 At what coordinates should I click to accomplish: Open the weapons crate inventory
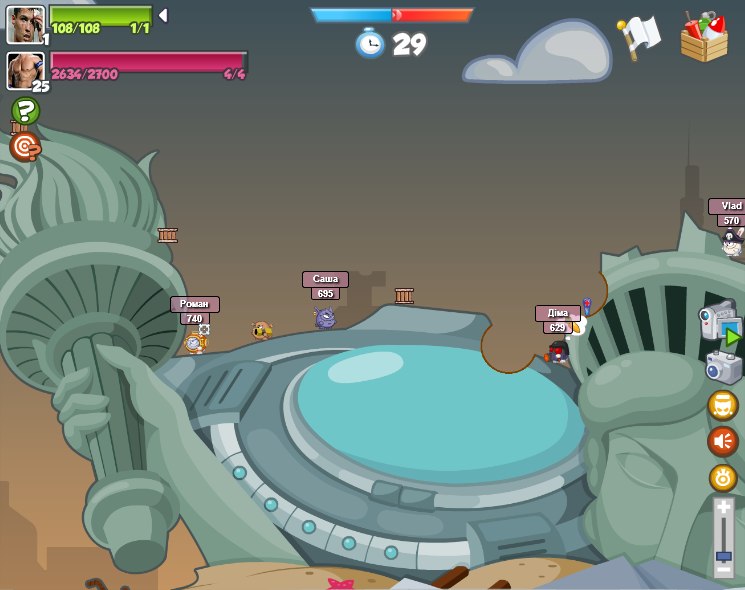[704, 38]
